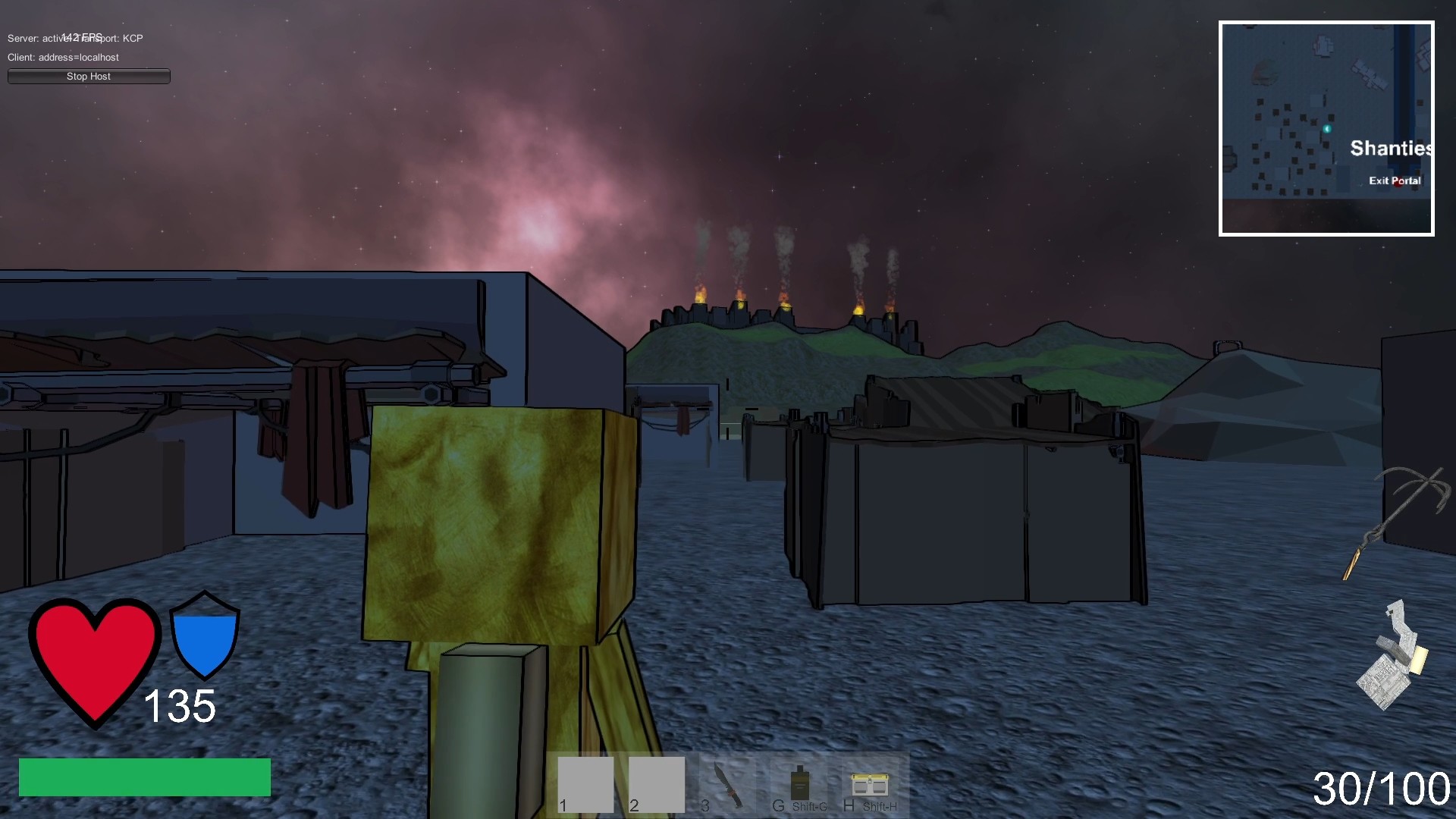Screen dimensions: 1456x819
Task: Click the Server: active Transport: KCP status text
Action: pos(74,38)
